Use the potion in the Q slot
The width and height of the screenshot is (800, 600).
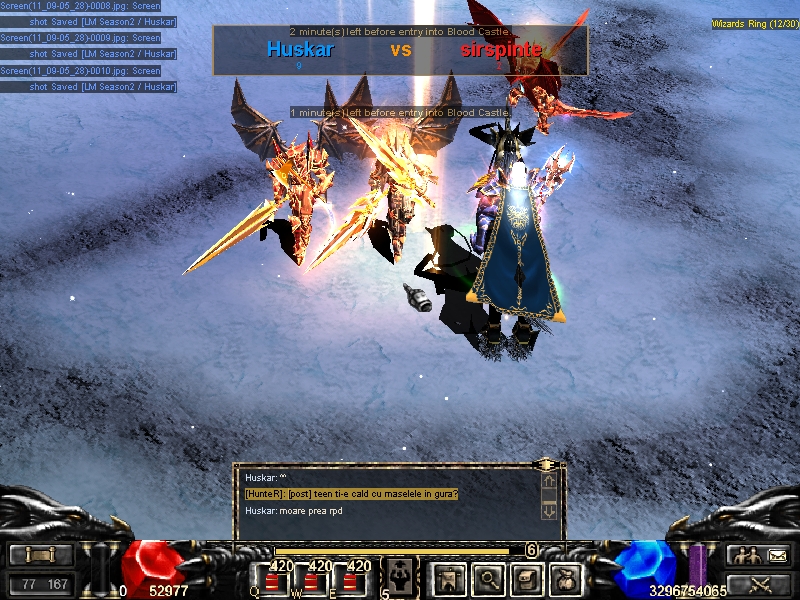coord(272,581)
